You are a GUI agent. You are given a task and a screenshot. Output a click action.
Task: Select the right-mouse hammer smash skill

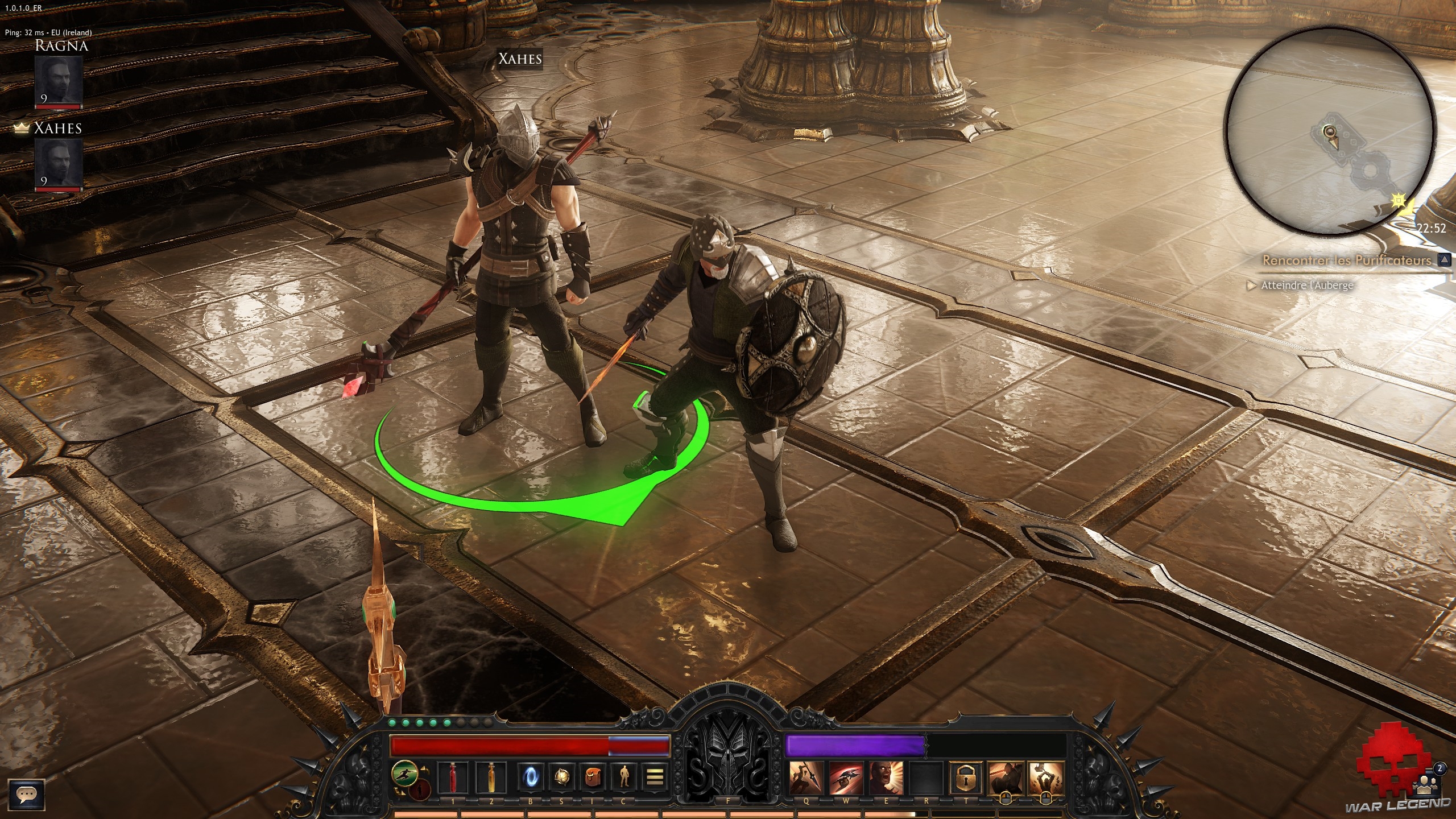1046,777
